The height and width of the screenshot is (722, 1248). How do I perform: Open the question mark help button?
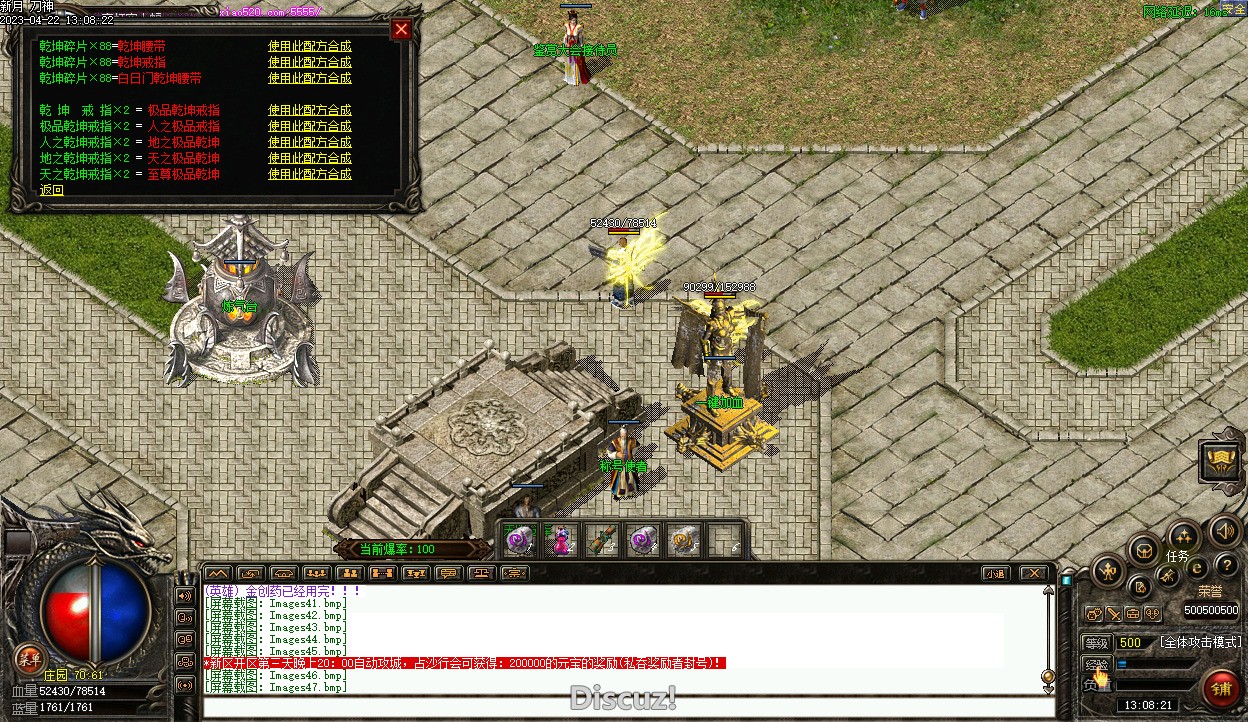(1226, 567)
